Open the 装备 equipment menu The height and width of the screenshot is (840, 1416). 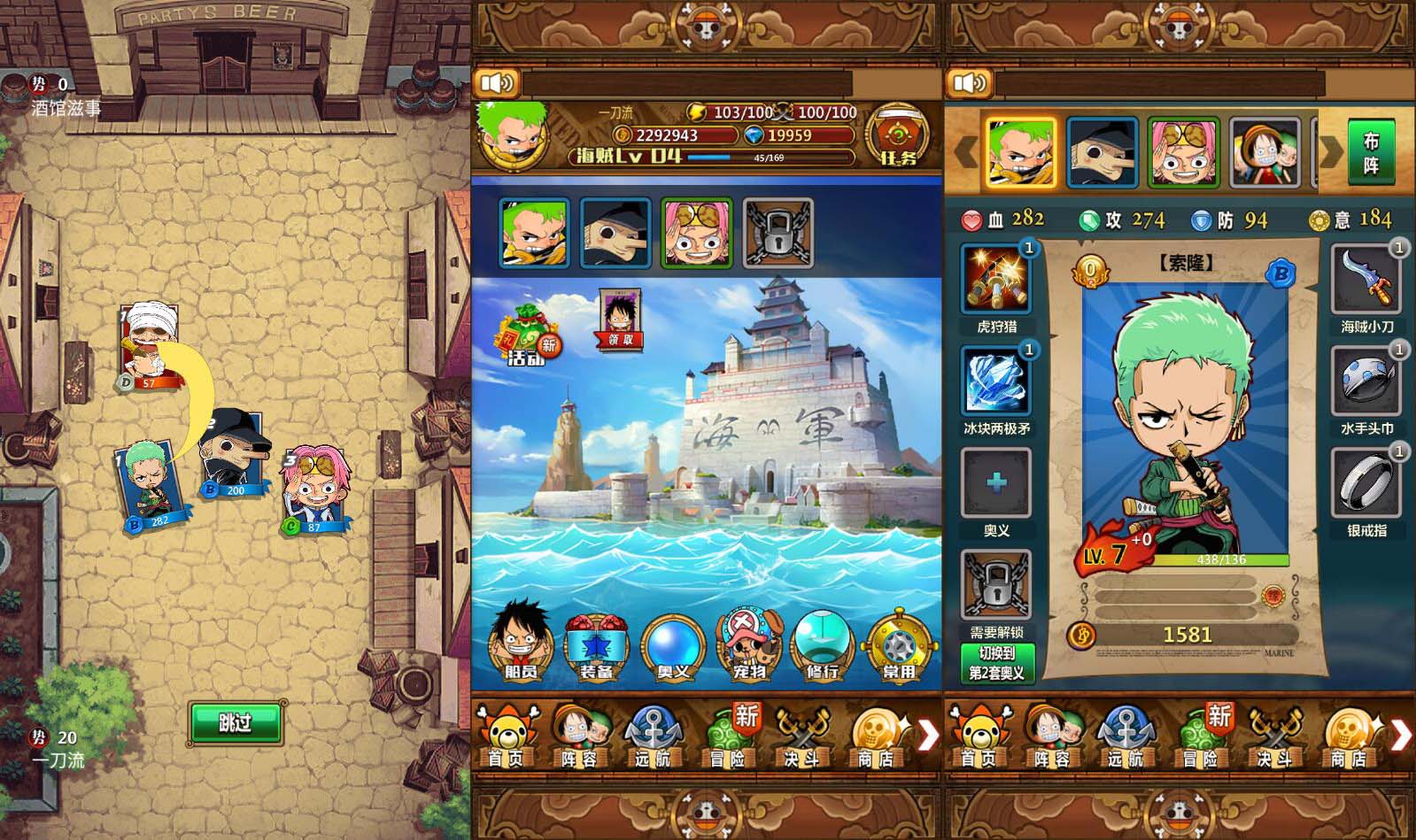tap(596, 646)
